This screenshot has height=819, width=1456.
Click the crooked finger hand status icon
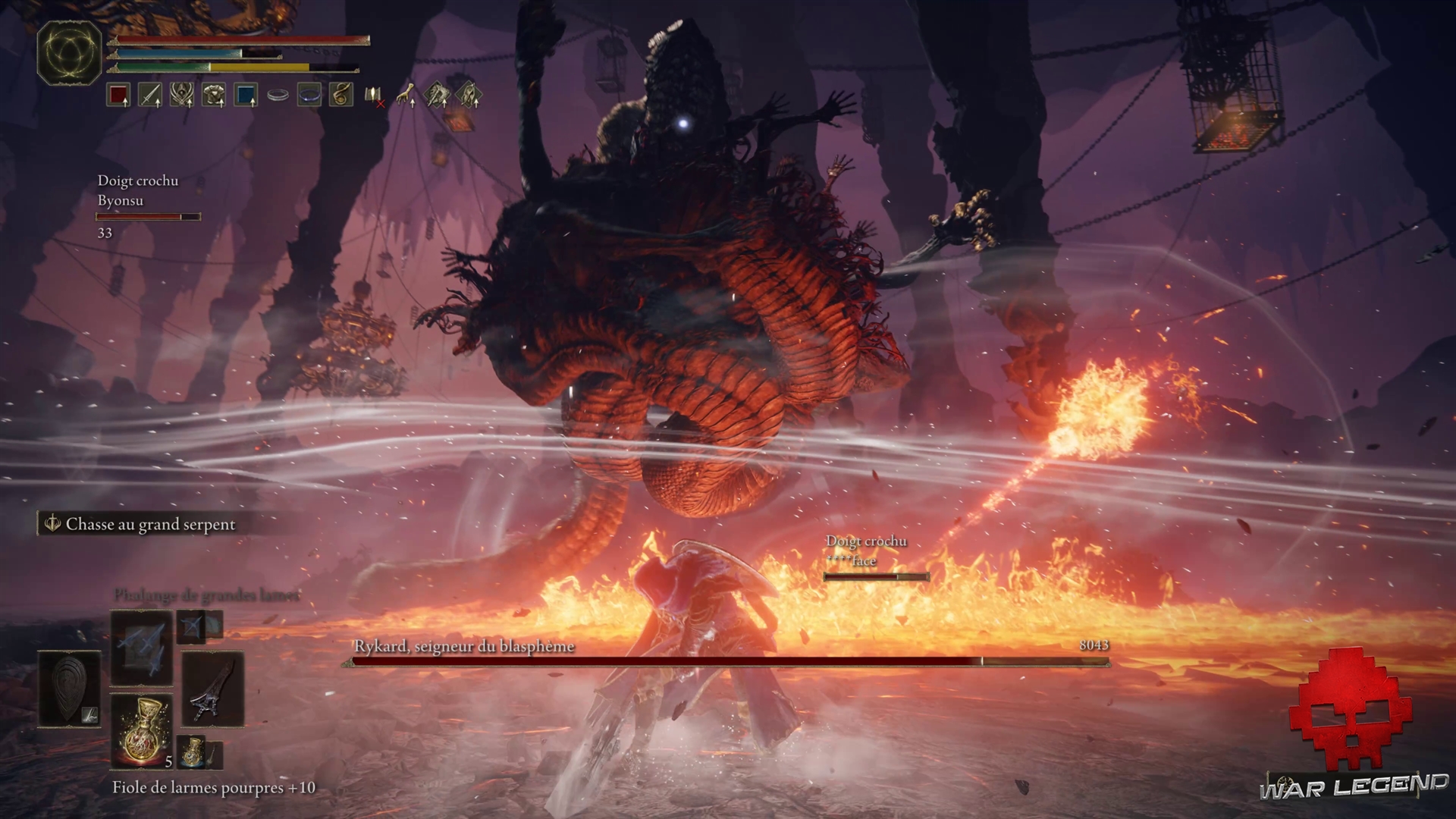point(406,95)
